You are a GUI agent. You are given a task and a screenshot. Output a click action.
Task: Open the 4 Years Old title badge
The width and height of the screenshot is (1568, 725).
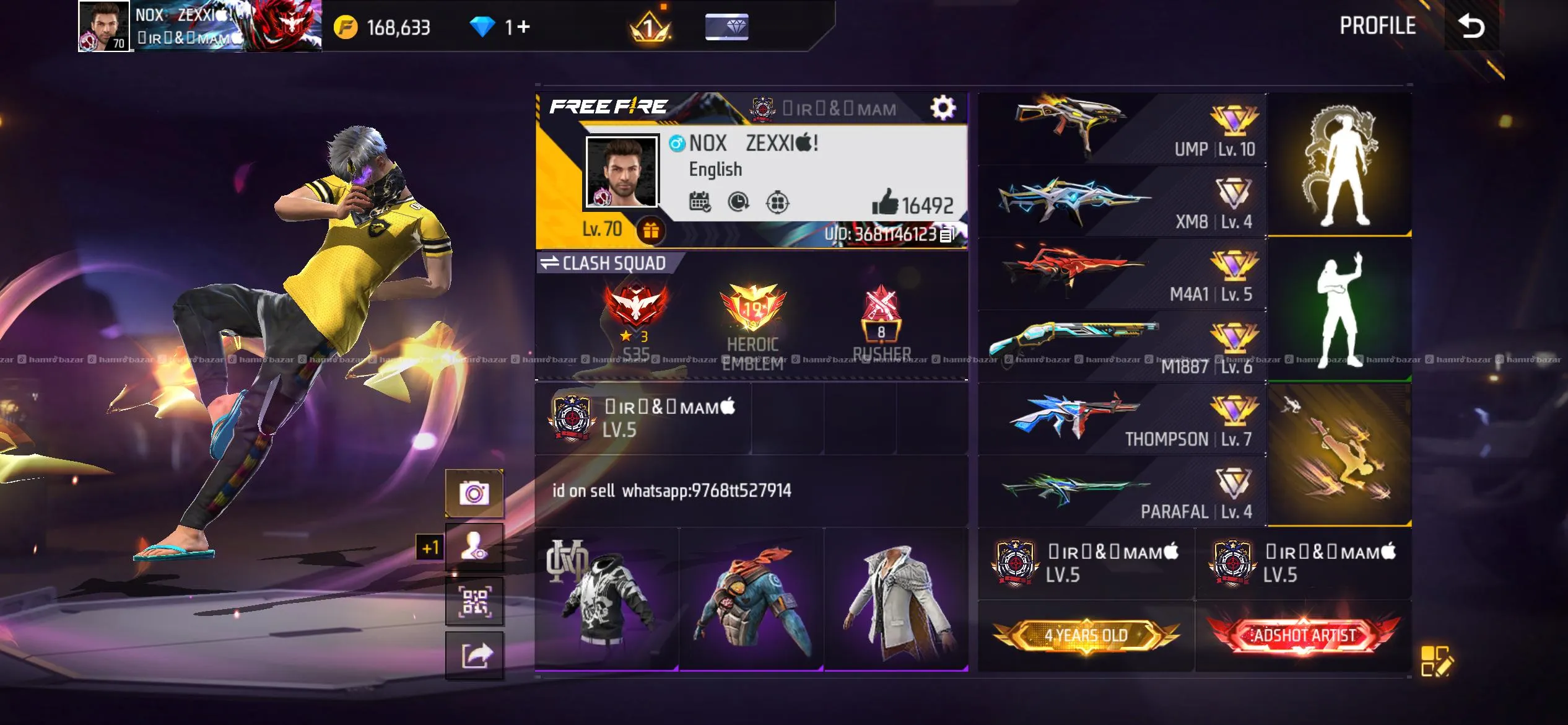[x=1086, y=636]
